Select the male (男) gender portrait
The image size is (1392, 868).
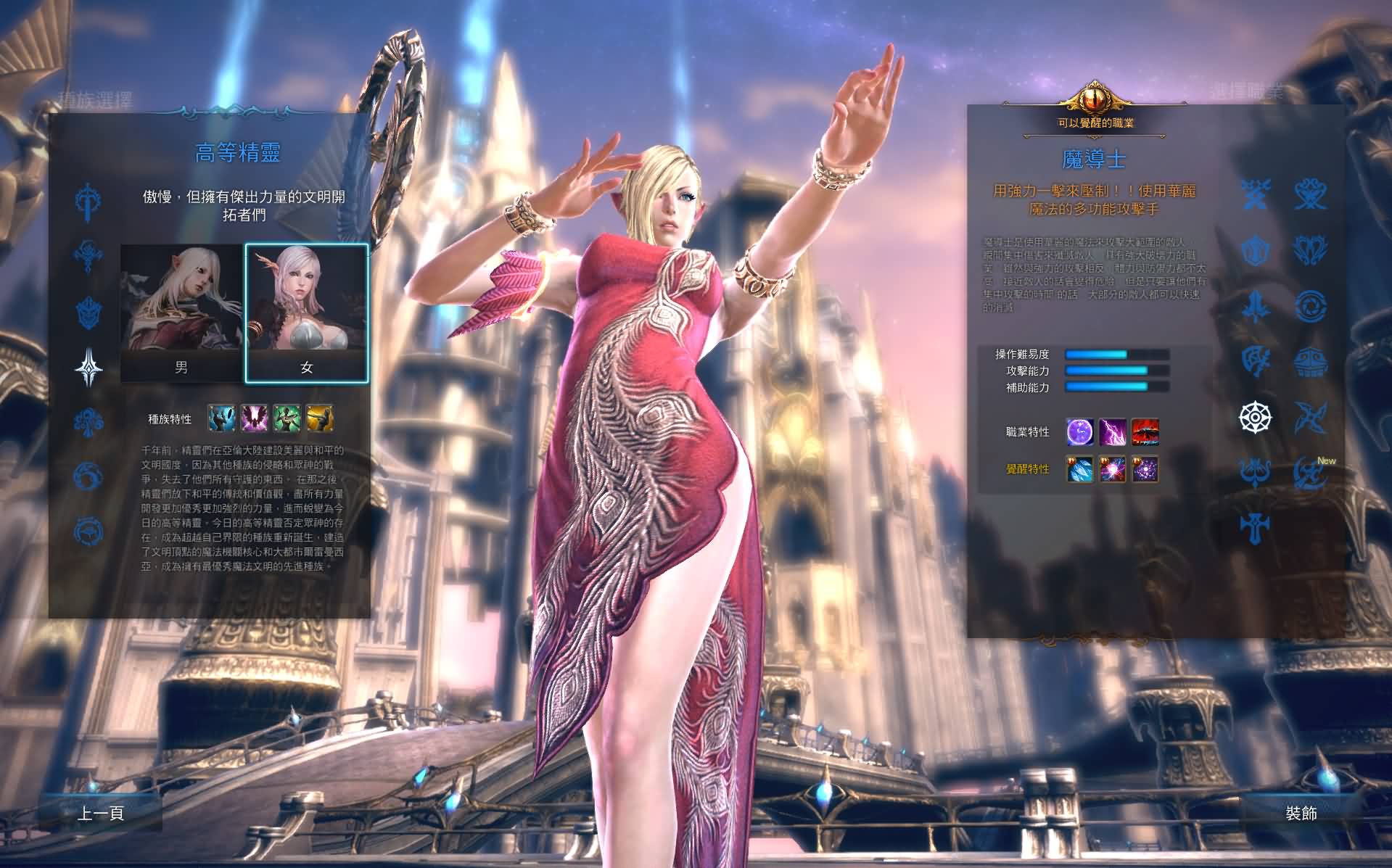(181, 313)
